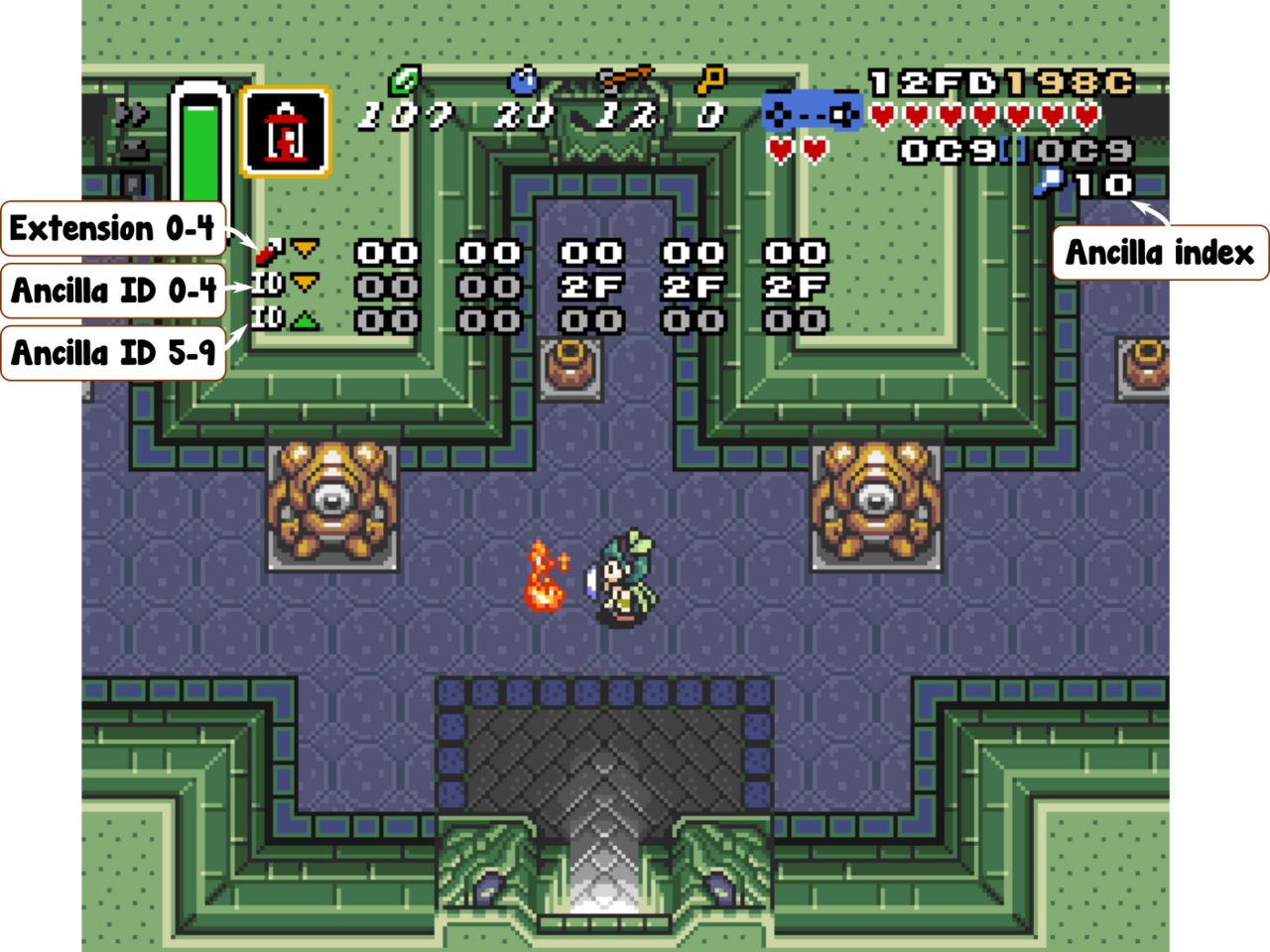Select the bow and arrow icon
This screenshot has height=952, width=1270.
pyautogui.click(x=625, y=78)
